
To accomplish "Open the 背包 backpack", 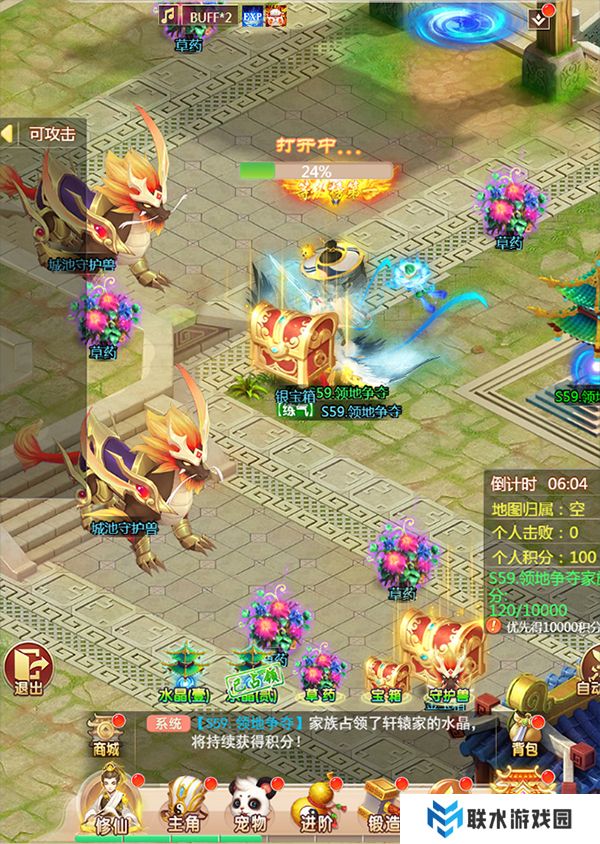I will point(523,732).
